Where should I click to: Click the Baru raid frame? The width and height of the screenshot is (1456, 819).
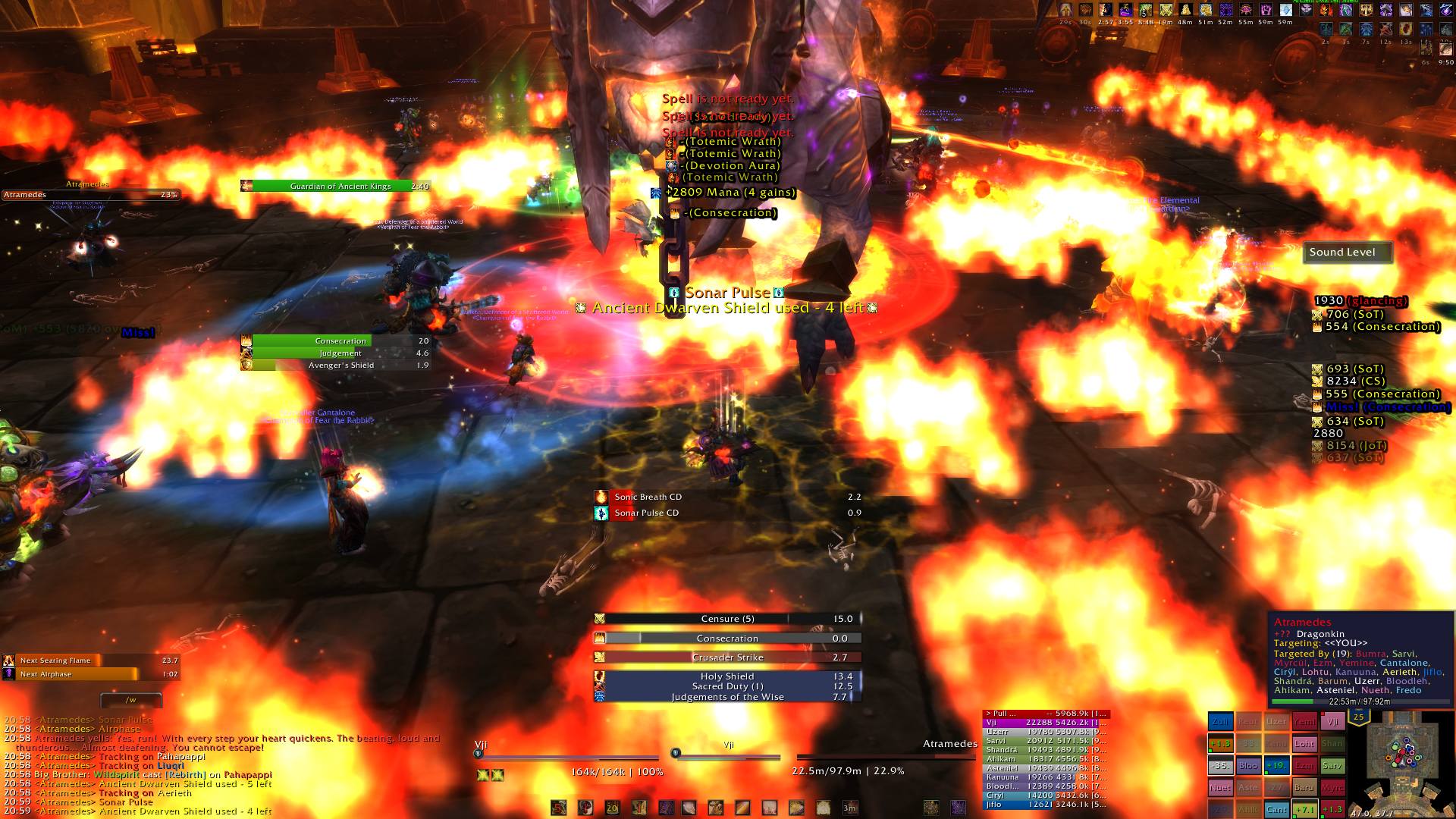[x=1304, y=787]
